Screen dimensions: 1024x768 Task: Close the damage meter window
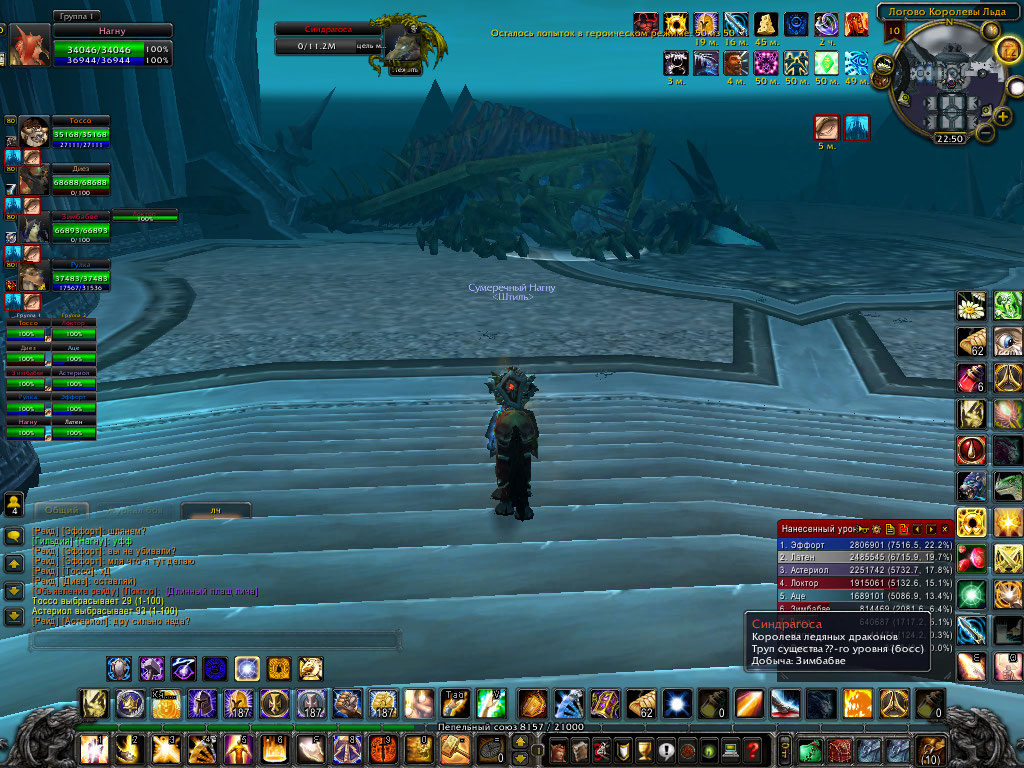(x=945, y=528)
